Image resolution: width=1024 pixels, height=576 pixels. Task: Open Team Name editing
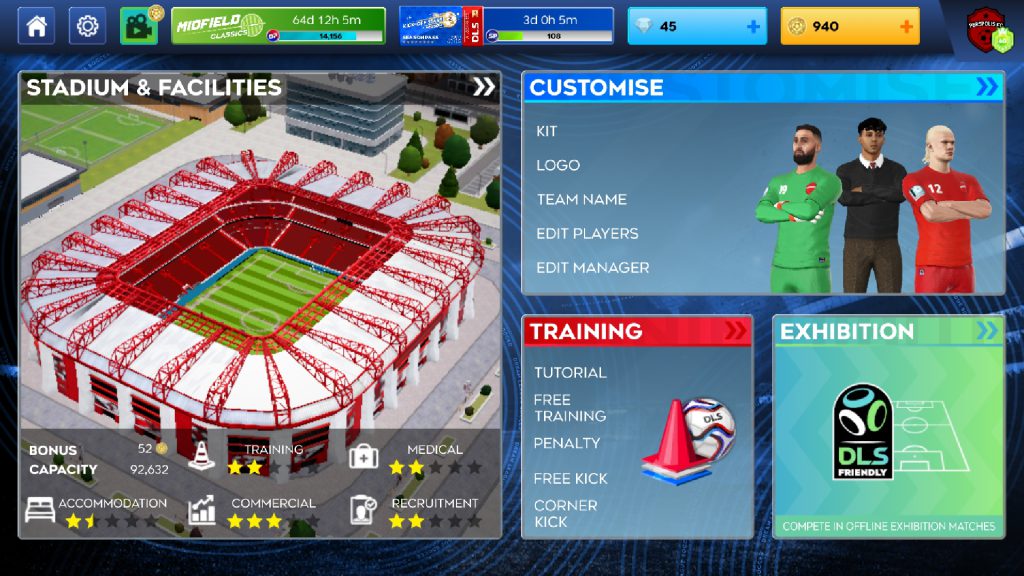[582, 199]
